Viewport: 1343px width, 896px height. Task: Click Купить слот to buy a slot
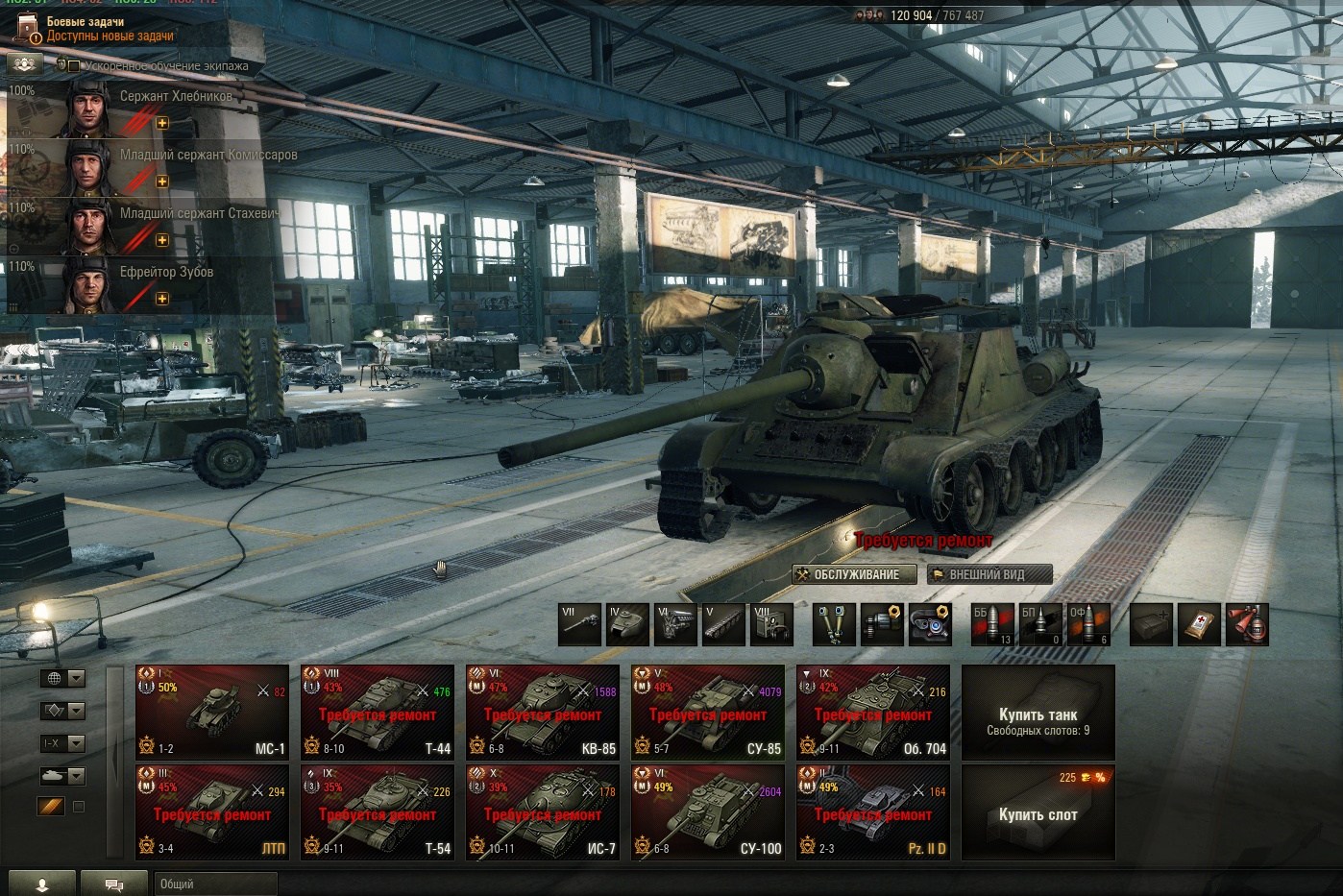1038,812
